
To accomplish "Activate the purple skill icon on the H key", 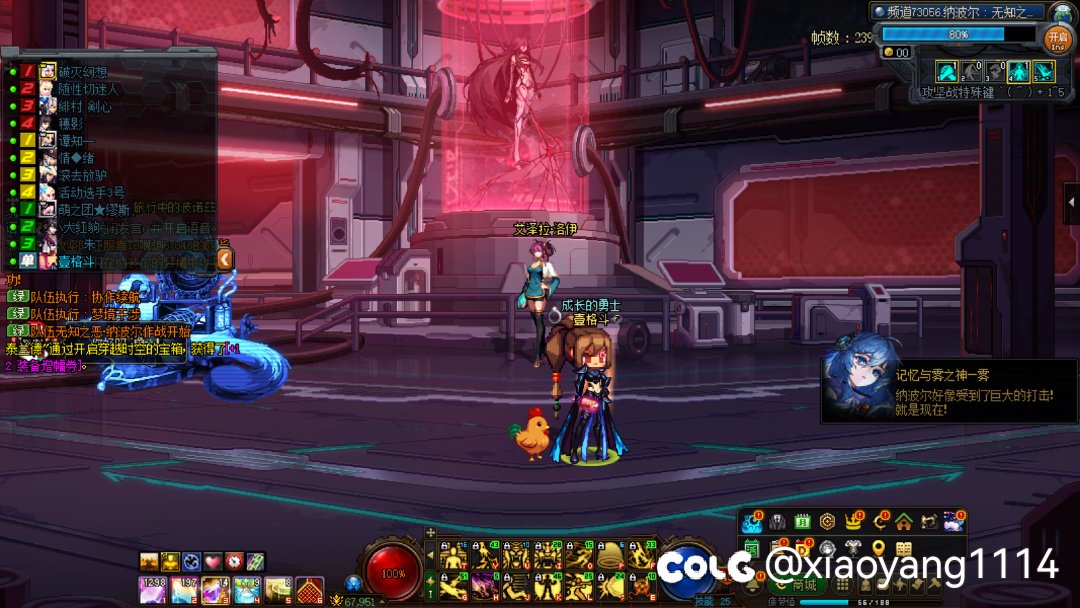I will tap(485, 585).
